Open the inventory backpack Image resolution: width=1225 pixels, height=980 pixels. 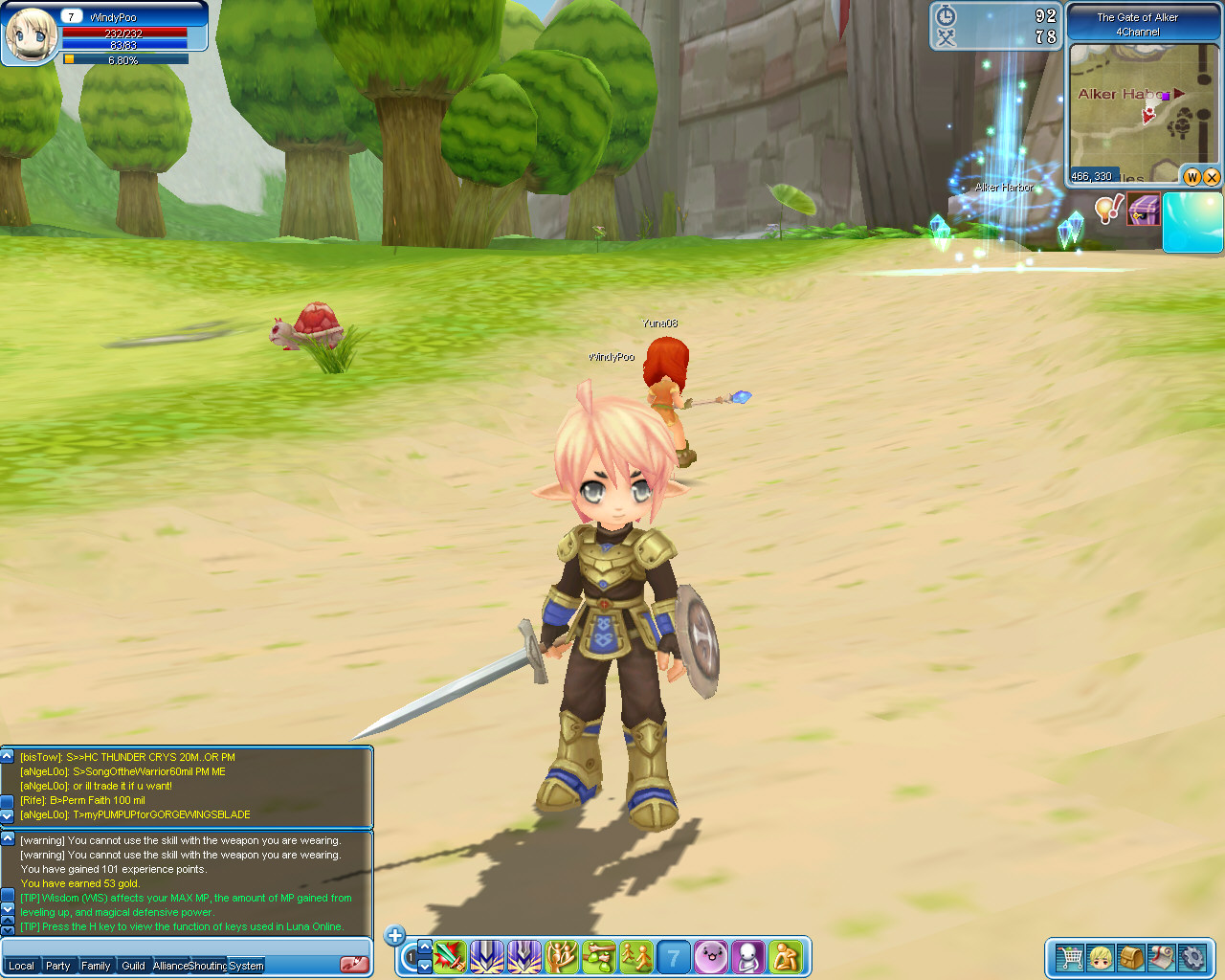tap(1131, 957)
